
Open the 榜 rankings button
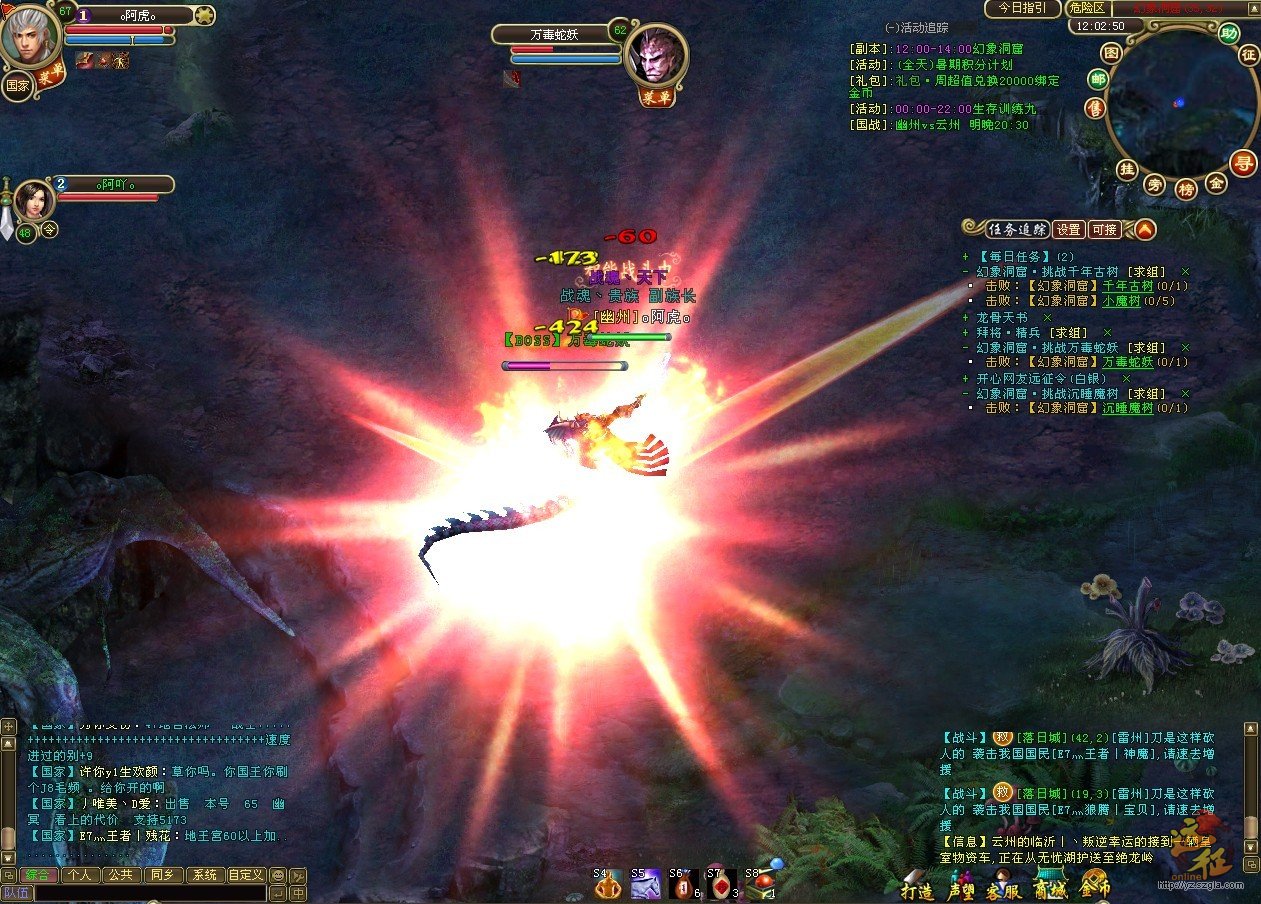(x=1186, y=189)
